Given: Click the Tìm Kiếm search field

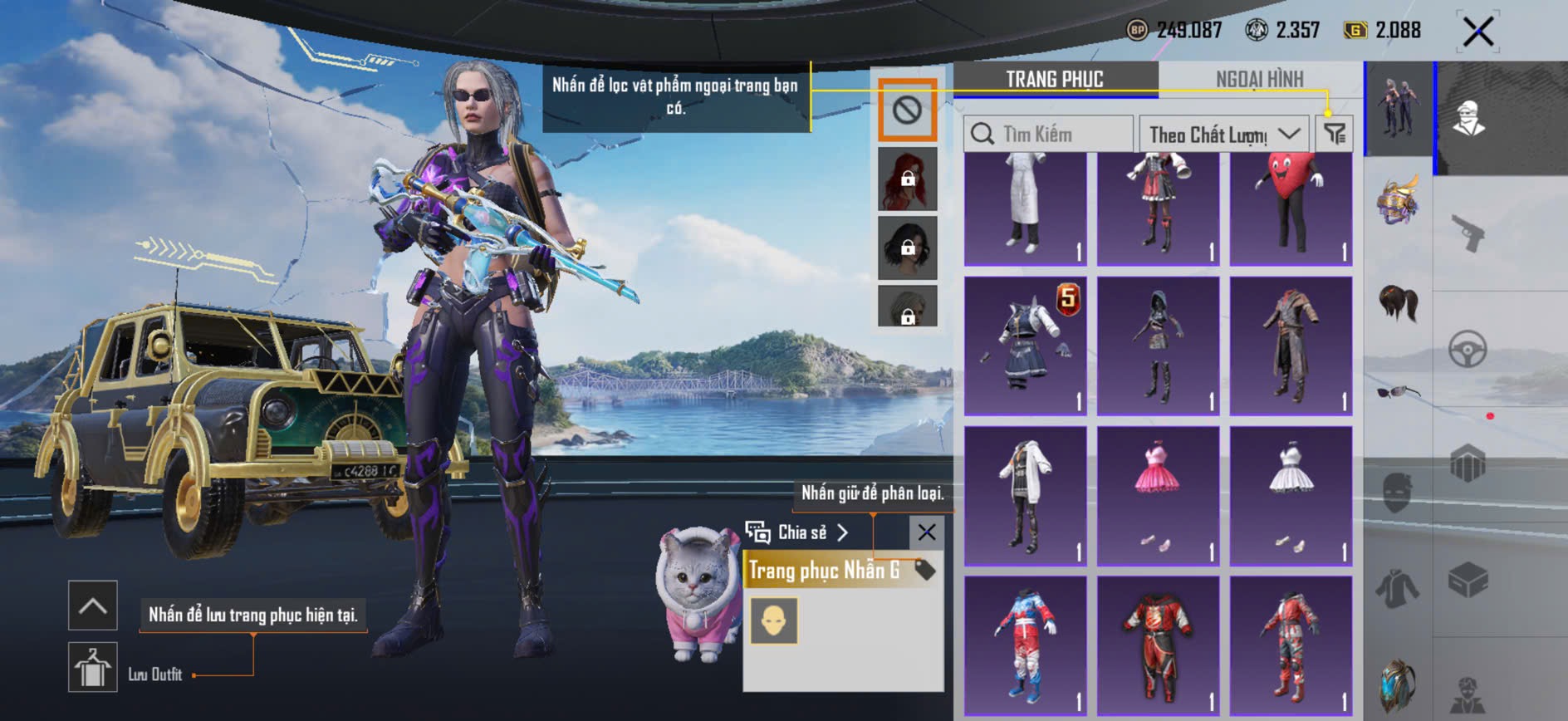Looking at the screenshot, I should (x=1048, y=134).
